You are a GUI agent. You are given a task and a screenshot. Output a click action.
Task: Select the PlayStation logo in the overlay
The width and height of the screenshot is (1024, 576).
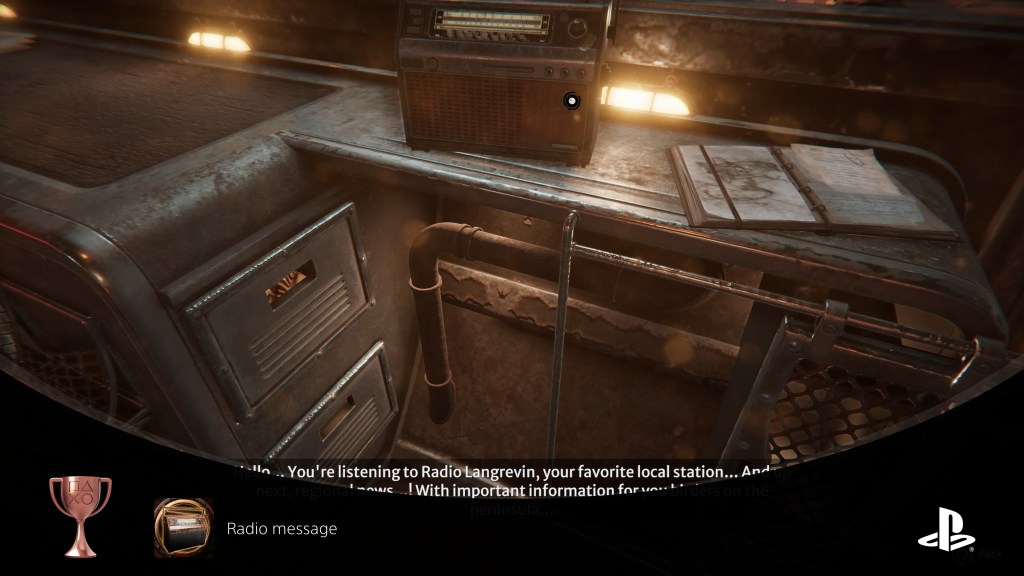click(945, 528)
